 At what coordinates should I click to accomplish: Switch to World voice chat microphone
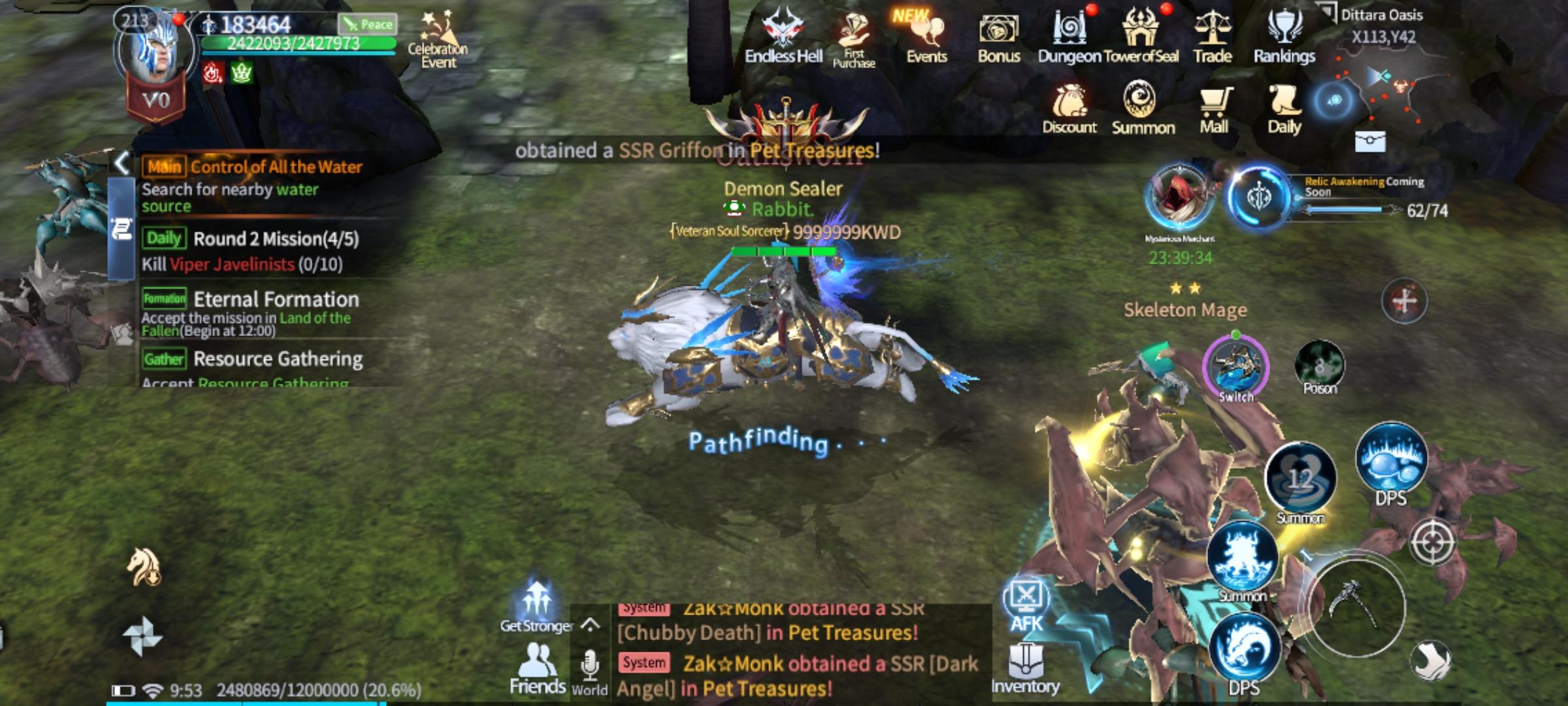[591, 667]
